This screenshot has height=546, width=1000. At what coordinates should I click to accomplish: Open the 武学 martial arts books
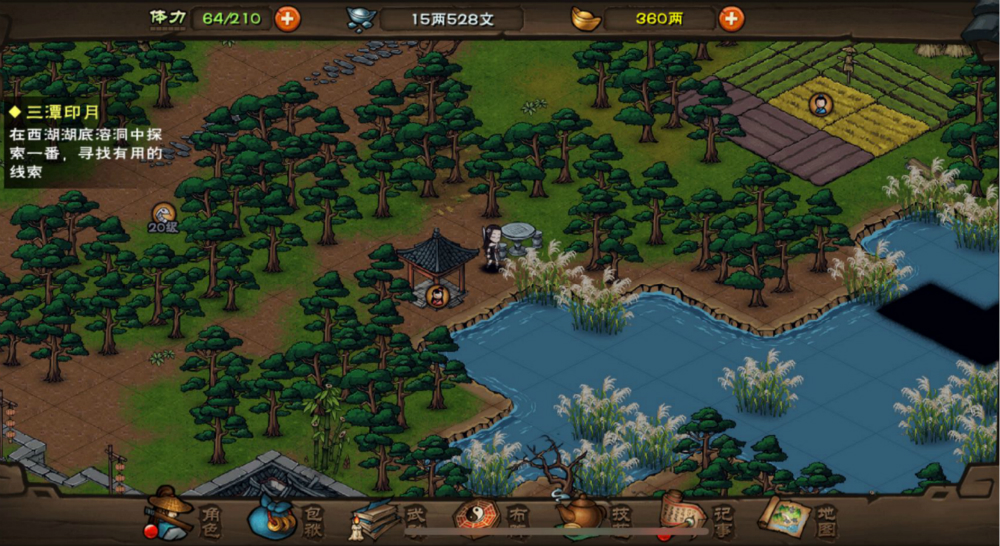388,518
